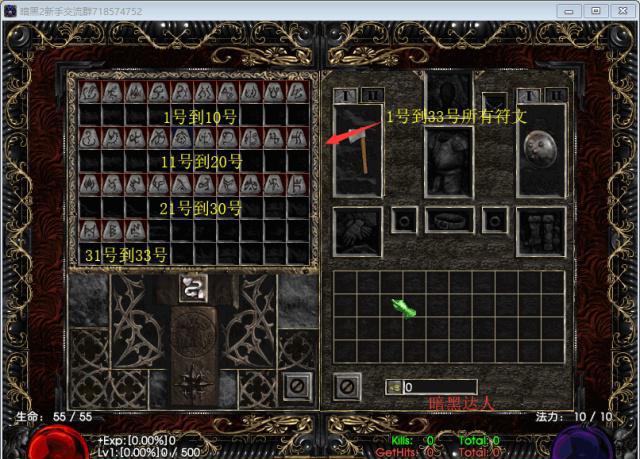Switch to weapon set I above the axe
Image resolution: width=640 pixels, height=459 pixels.
pyautogui.click(x=343, y=95)
